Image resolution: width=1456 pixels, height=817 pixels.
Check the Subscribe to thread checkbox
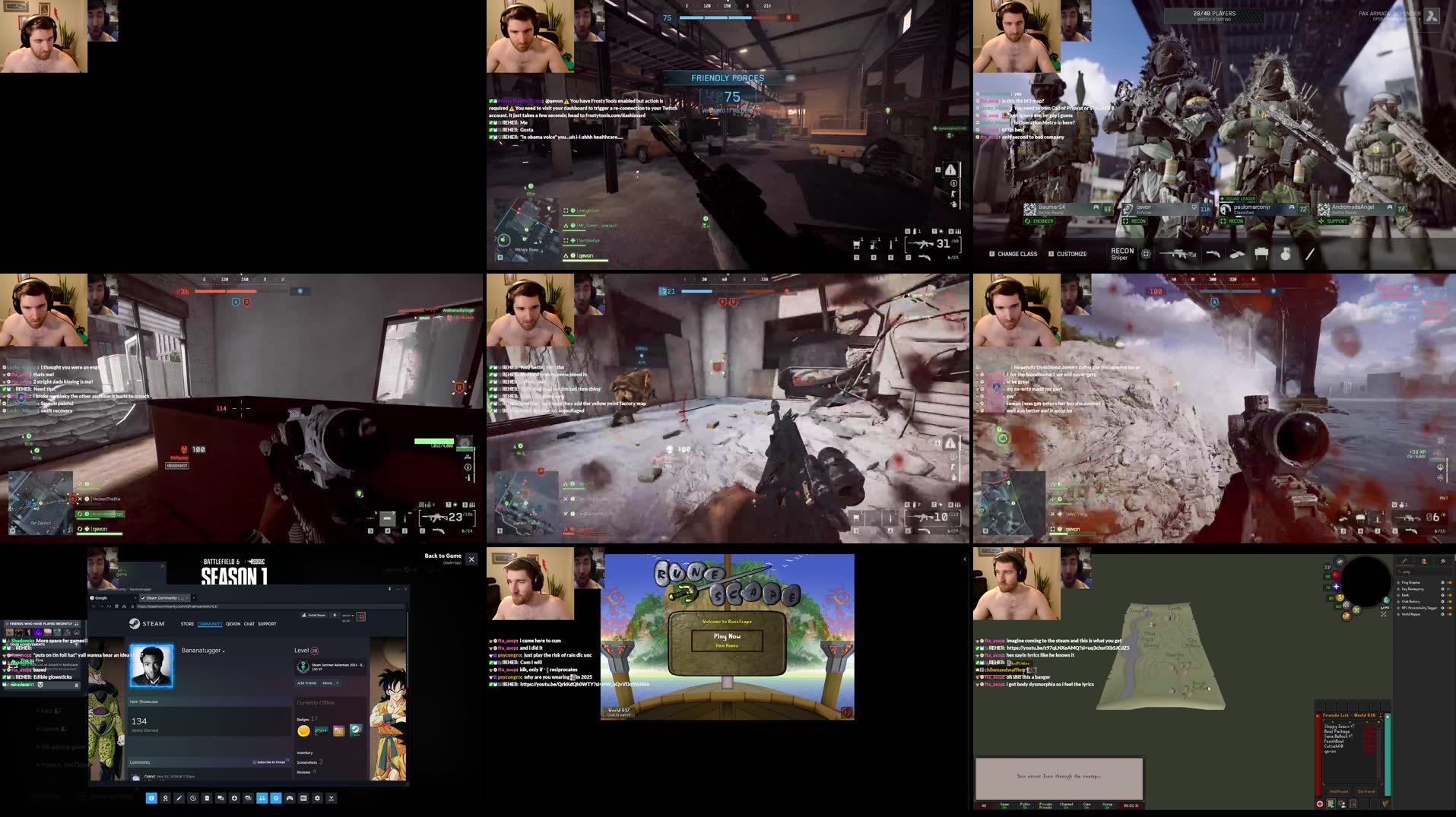(255, 762)
